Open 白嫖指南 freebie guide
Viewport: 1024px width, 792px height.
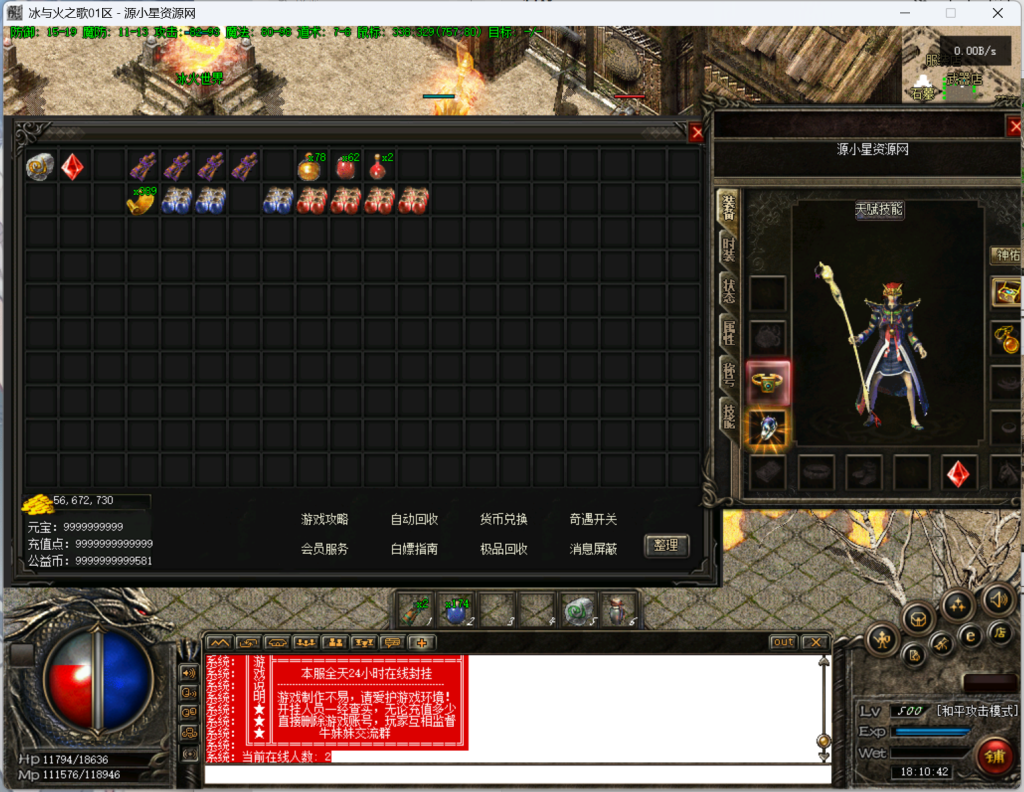(414, 549)
